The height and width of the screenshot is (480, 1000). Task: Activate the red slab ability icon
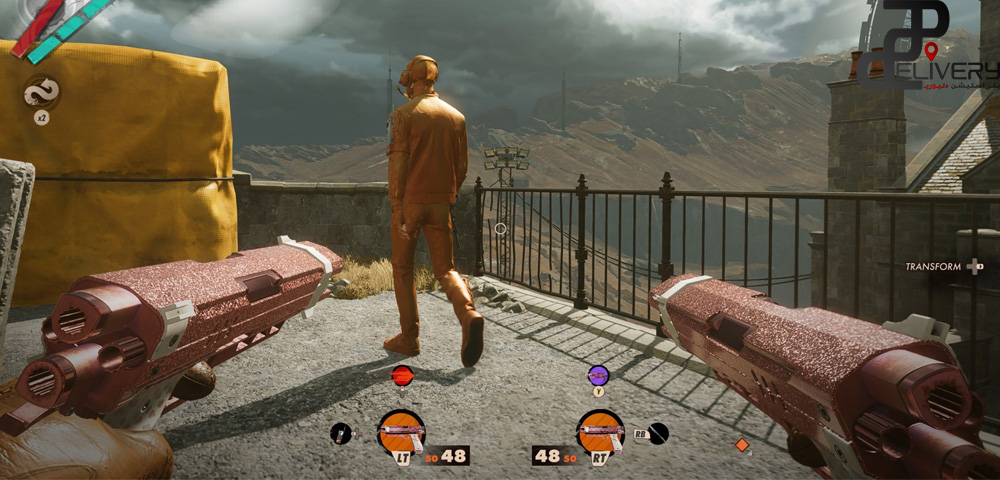tap(402, 375)
